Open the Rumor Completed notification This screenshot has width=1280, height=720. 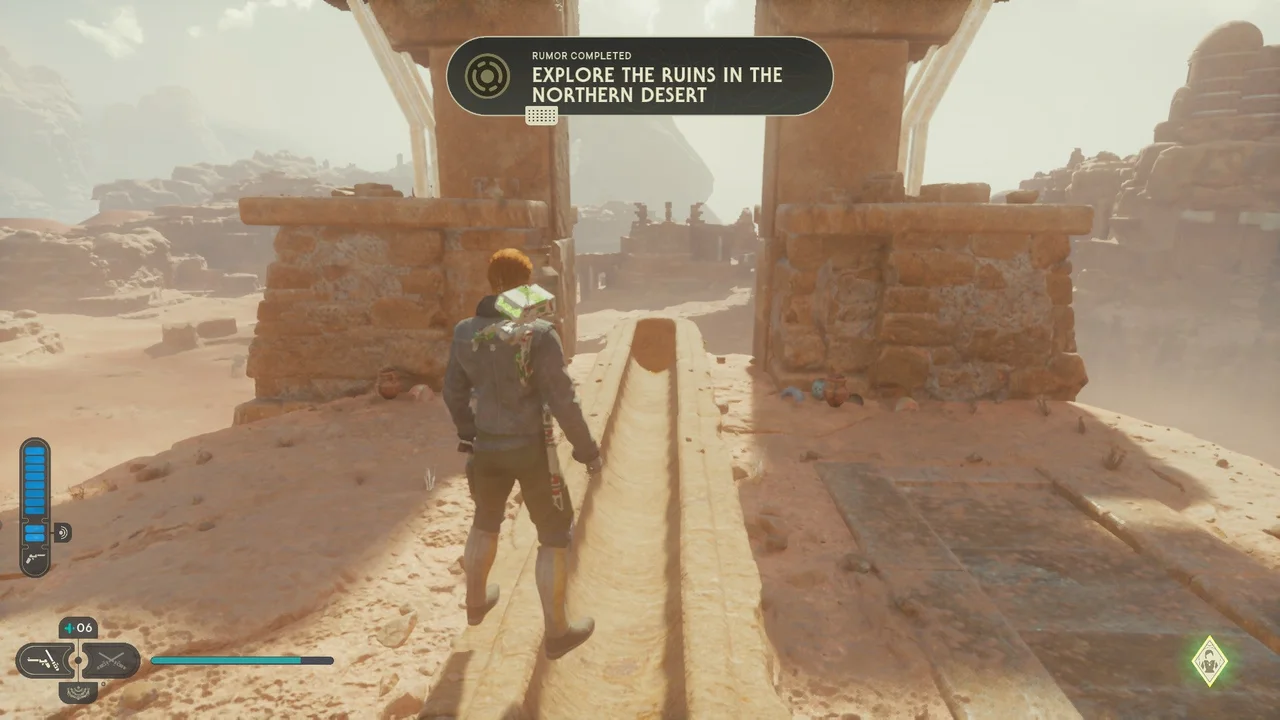pyautogui.click(x=640, y=80)
